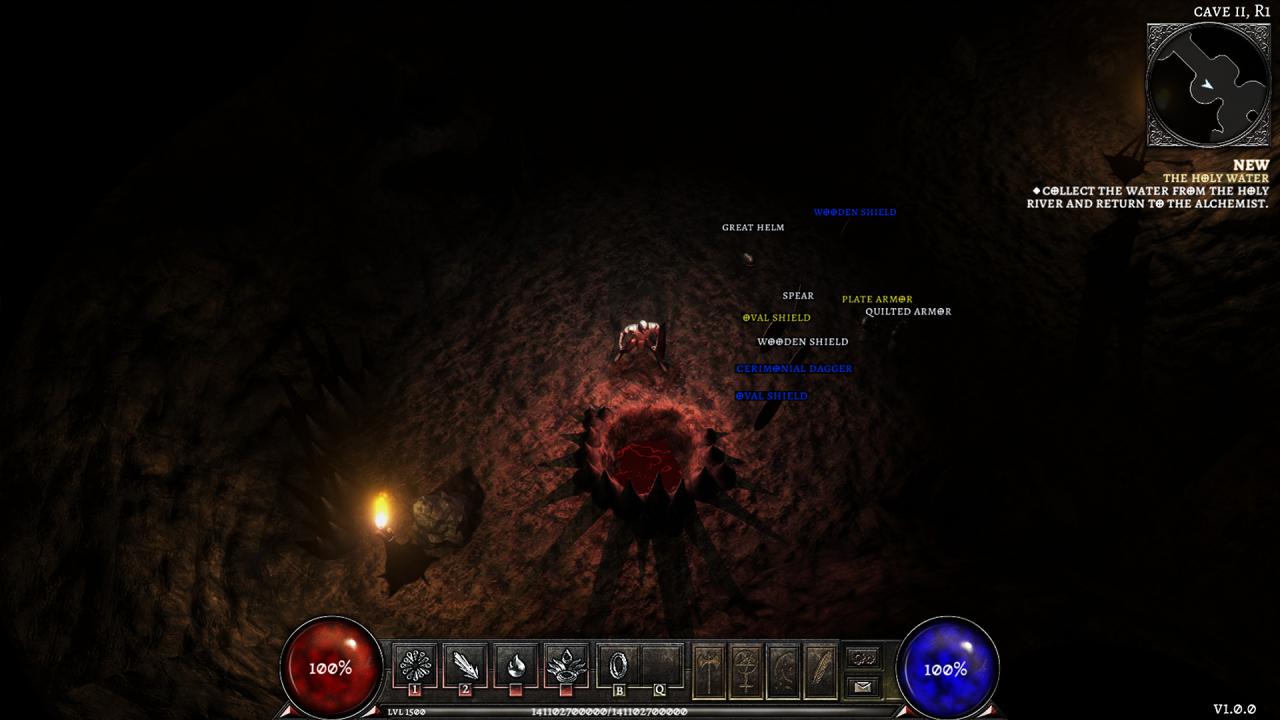1280x720 pixels.
Task: Click the small button above the envelope
Action: pyautogui.click(x=862, y=657)
